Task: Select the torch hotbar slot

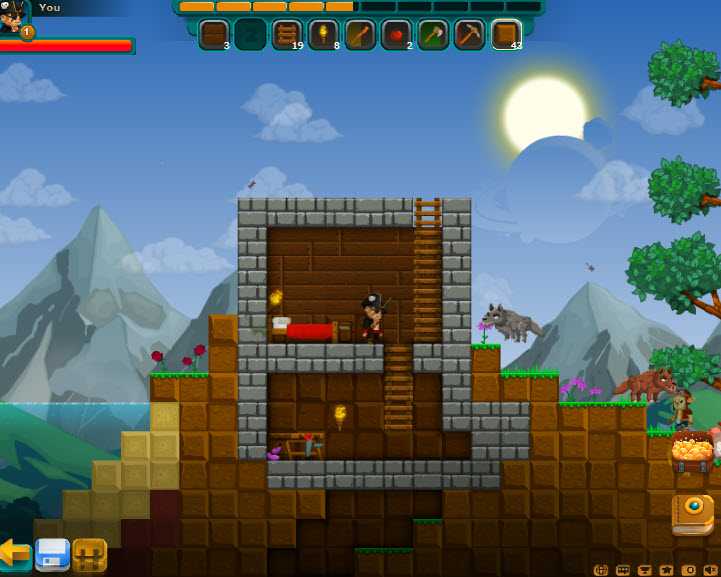Action: 323,34
